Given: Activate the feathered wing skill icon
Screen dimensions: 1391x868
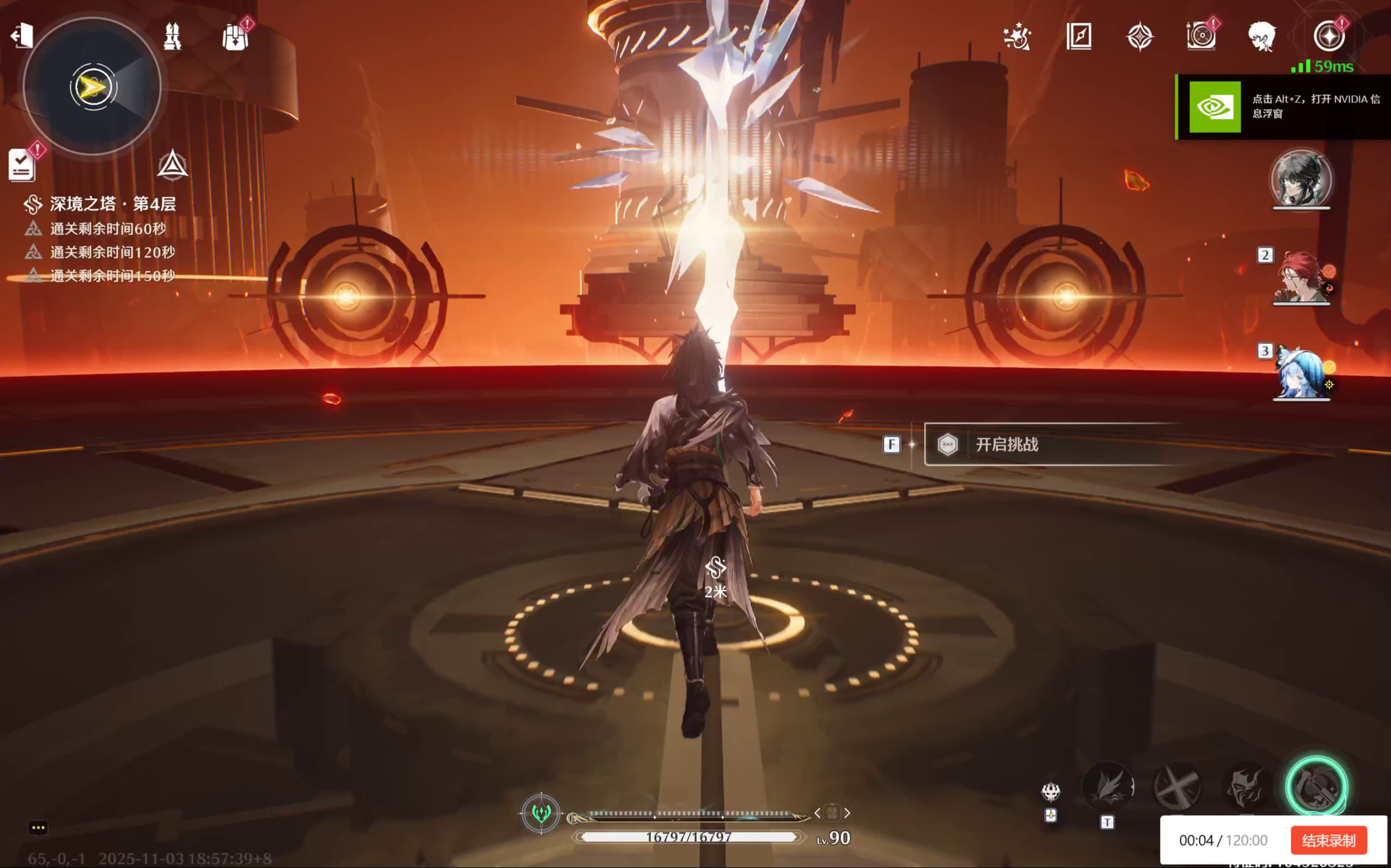Looking at the screenshot, I should coord(1108,787).
